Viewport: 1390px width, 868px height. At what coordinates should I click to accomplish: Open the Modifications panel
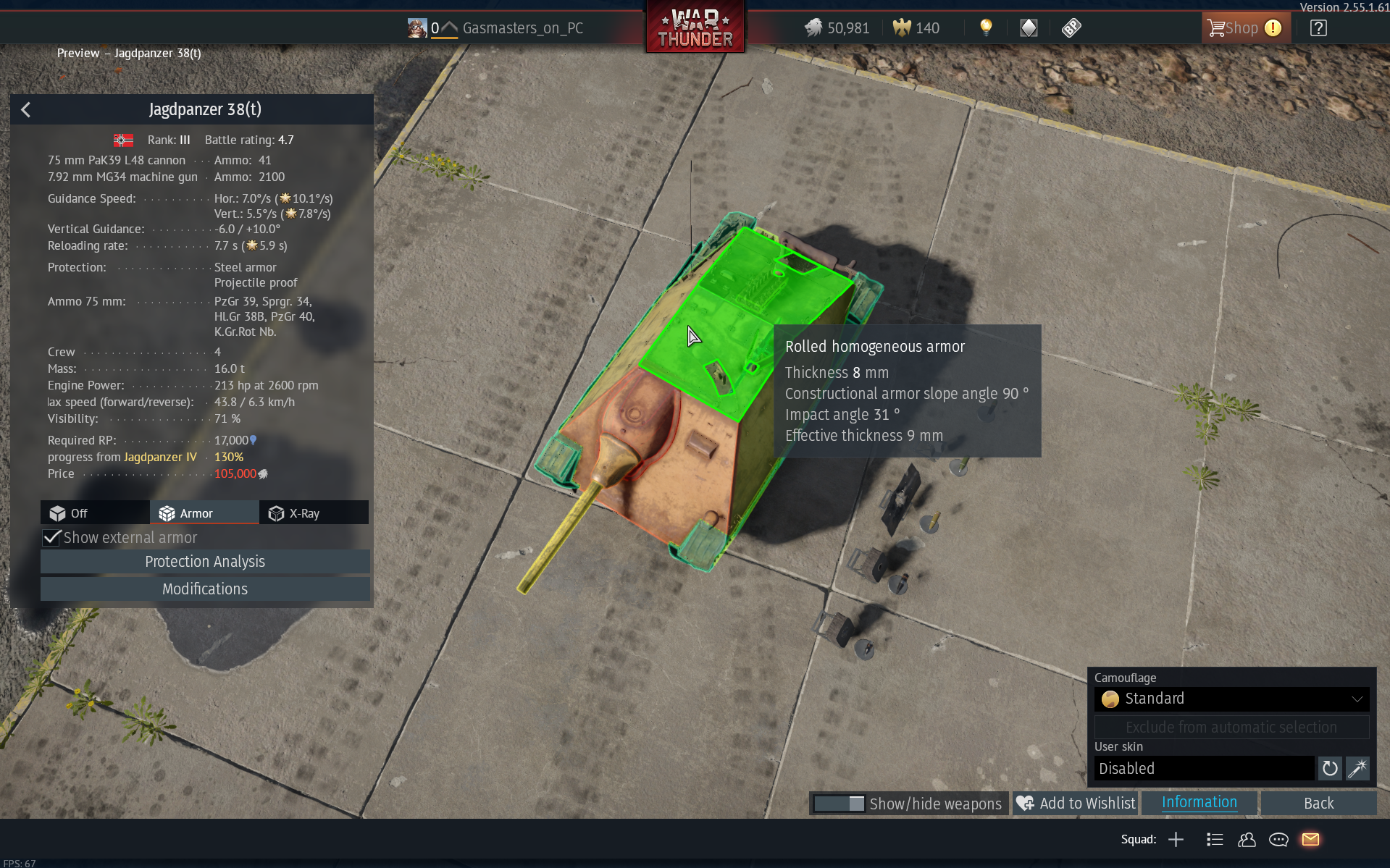pos(205,589)
